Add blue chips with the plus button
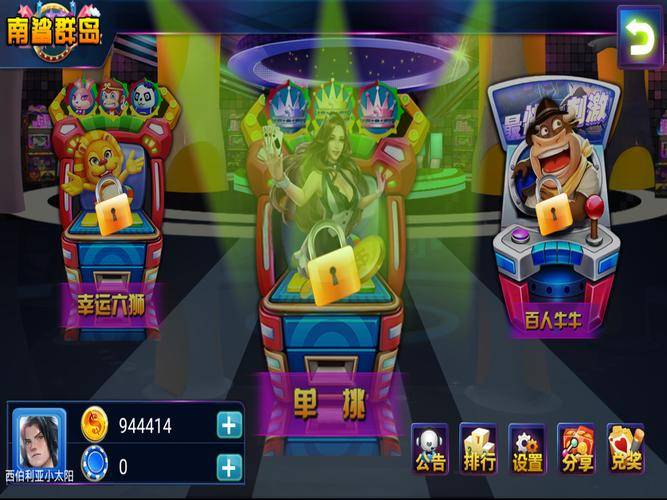This screenshot has width=667, height=500. tap(229, 466)
